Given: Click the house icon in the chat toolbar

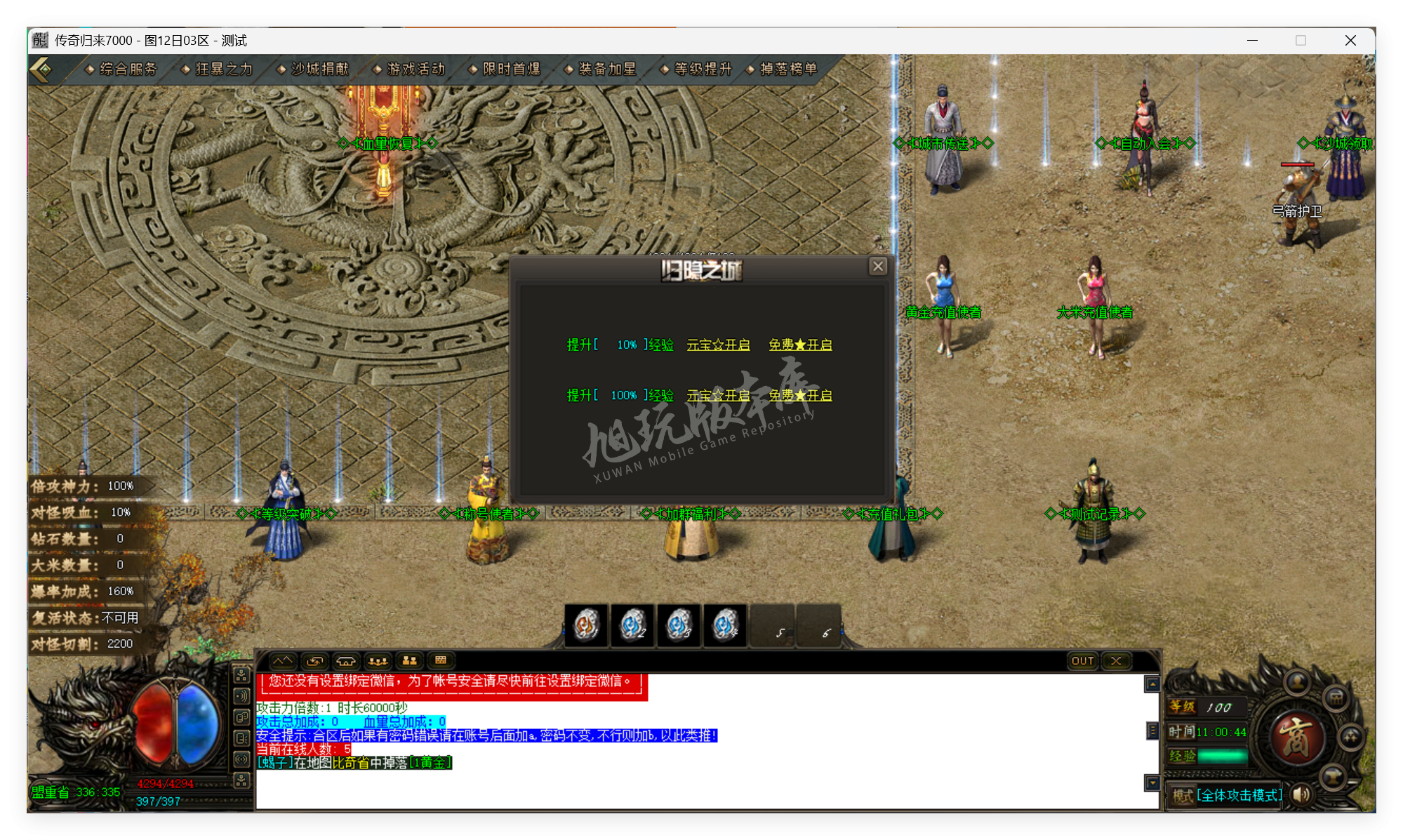Looking at the screenshot, I should [x=345, y=660].
